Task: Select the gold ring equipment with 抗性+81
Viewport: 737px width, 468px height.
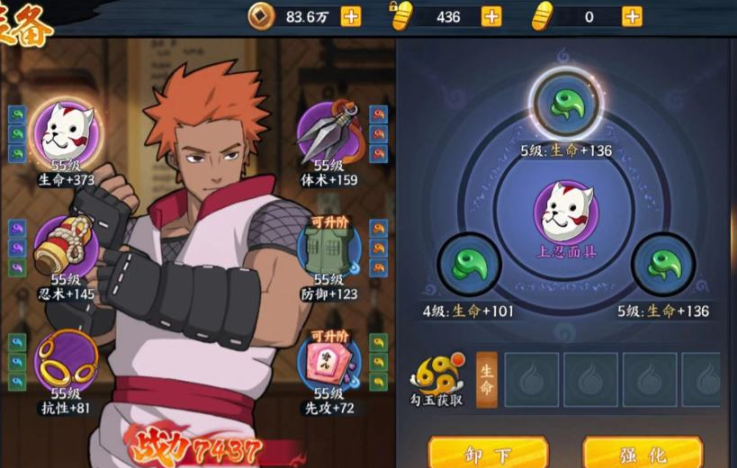Action: (x=66, y=360)
